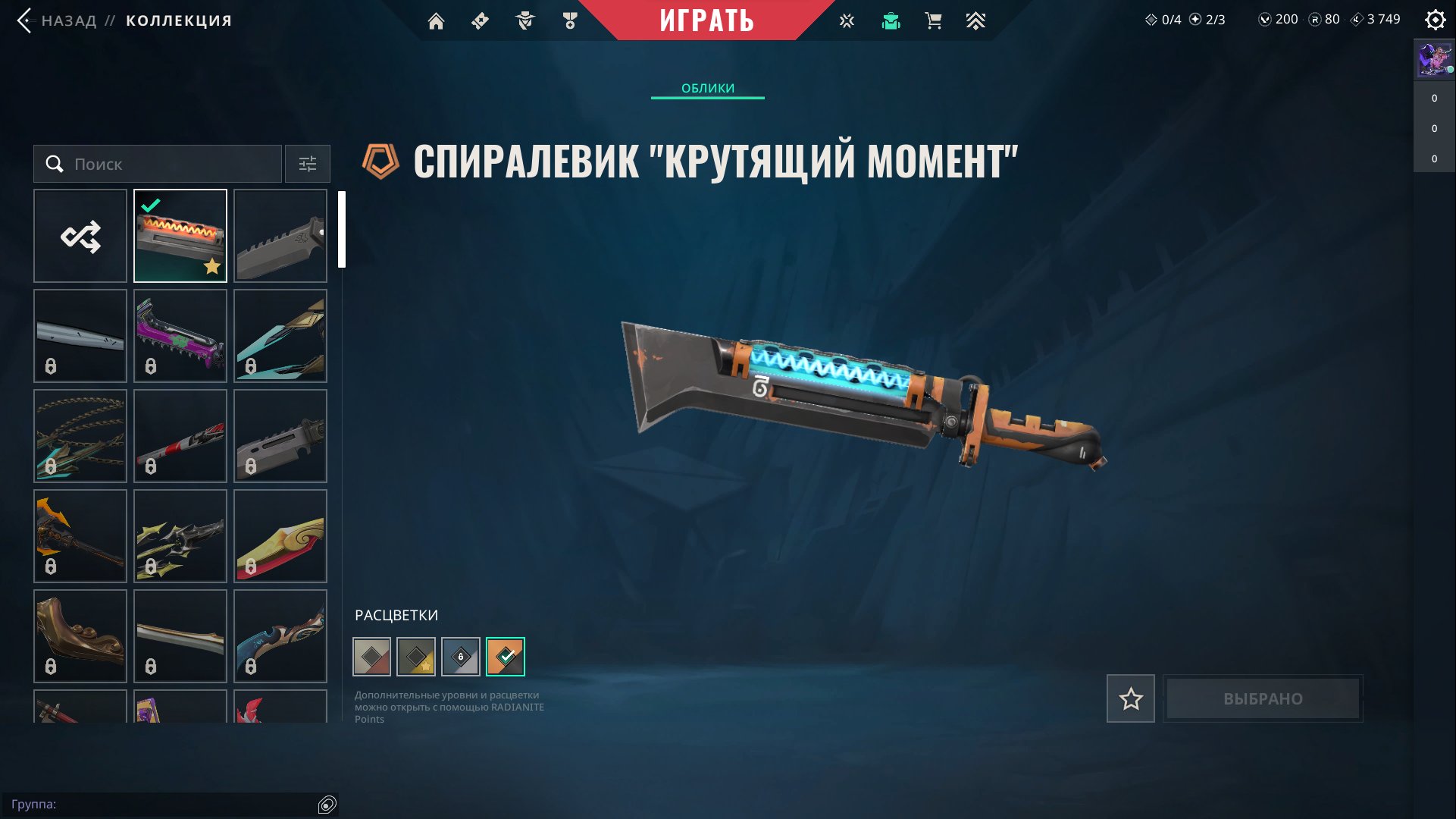Open the Store shopping cart icon
The height and width of the screenshot is (819, 1456).
pyautogui.click(x=933, y=20)
